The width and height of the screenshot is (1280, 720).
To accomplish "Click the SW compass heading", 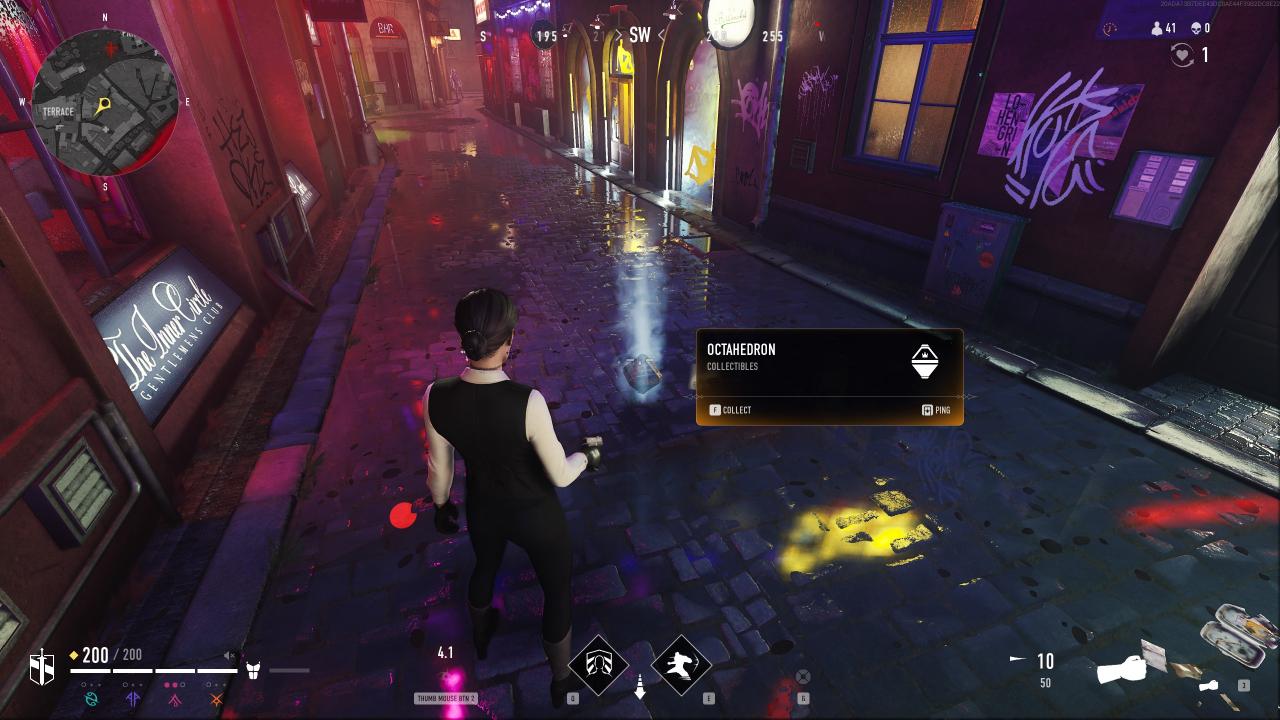I will point(638,36).
